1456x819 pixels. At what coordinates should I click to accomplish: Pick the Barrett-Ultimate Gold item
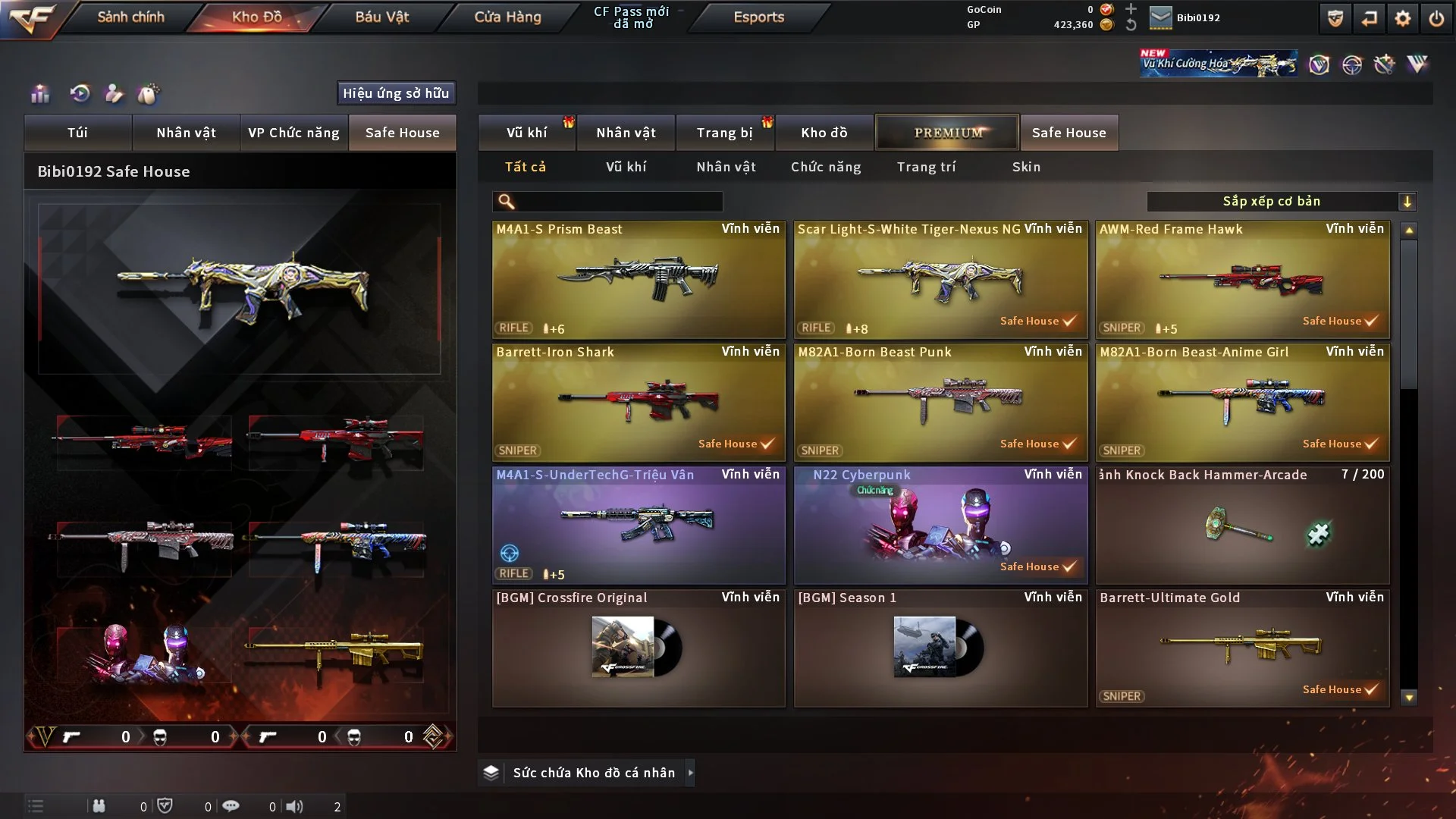click(x=1242, y=648)
